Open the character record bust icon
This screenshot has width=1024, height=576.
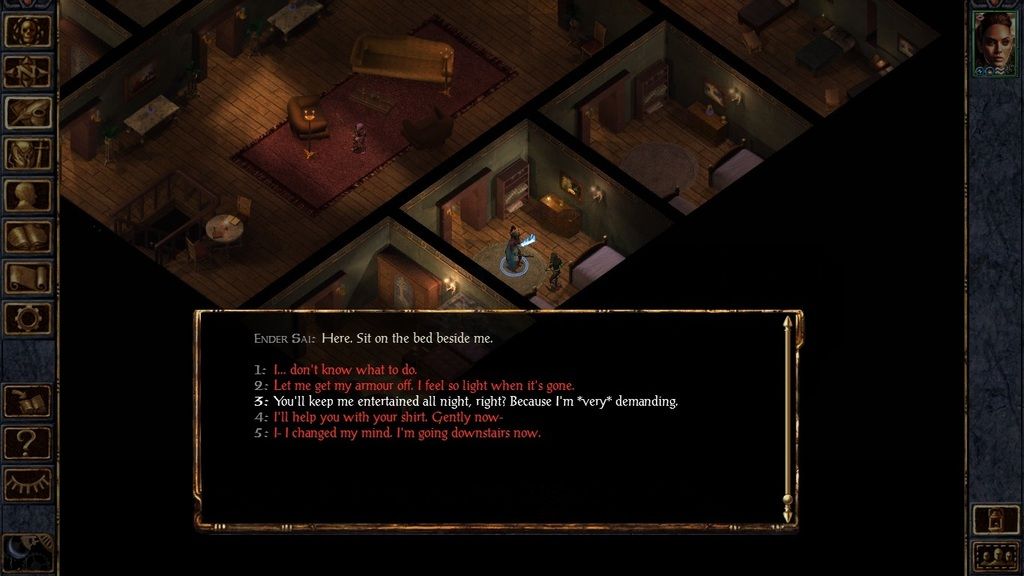(x=28, y=195)
